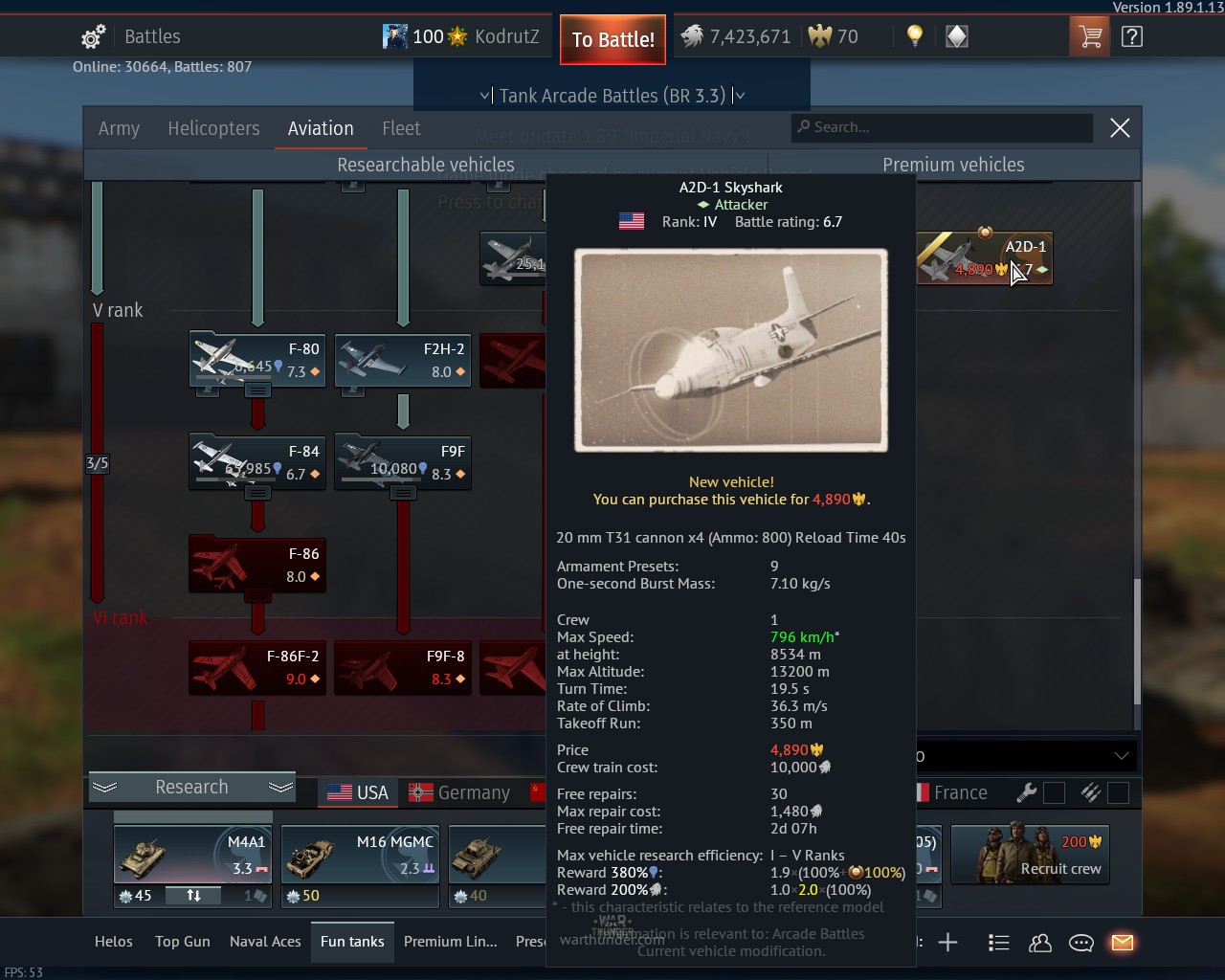The height and width of the screenshot is (980, 1225).
Task: Open the Tank Arcade Battles mode dropdown
Action: tap(612, 95)
